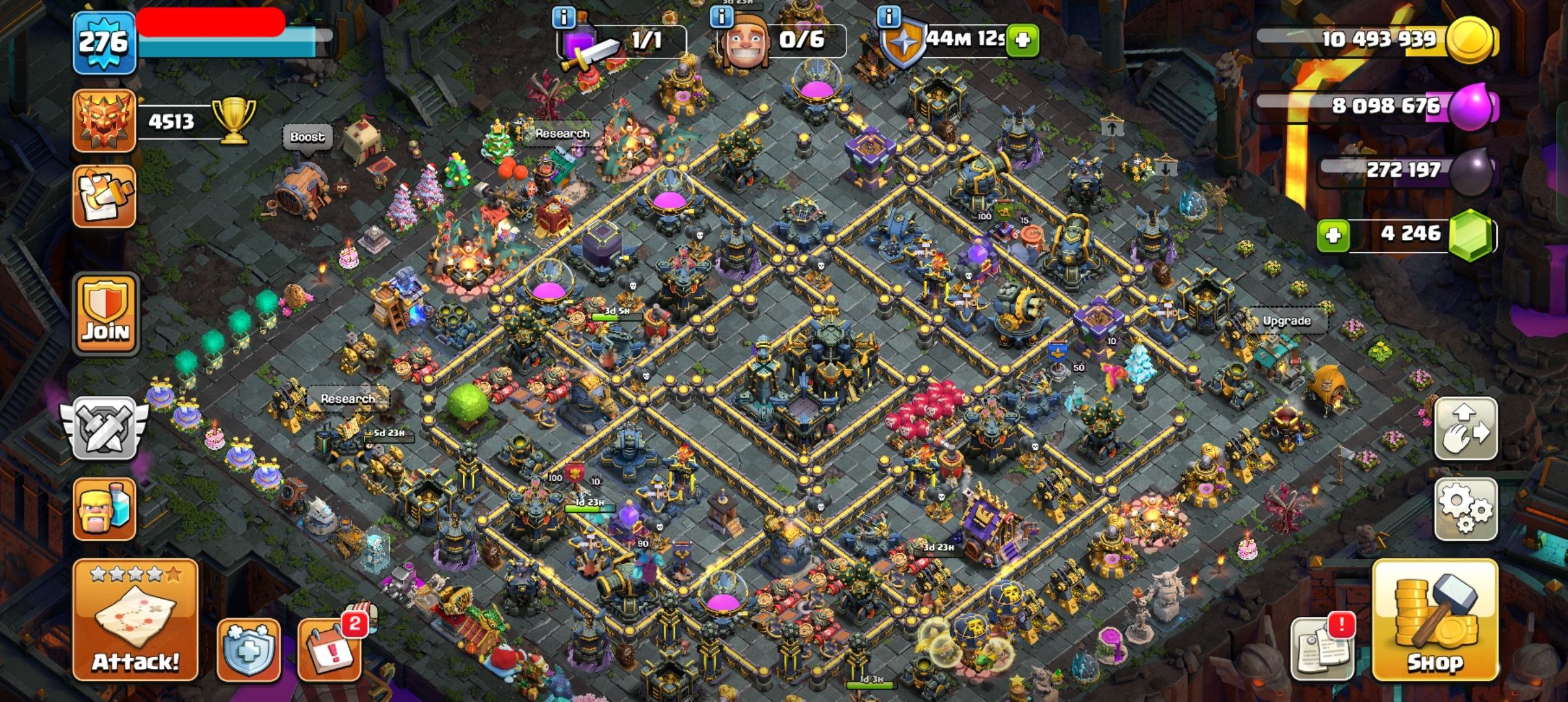Tap the Boost bubble above the barrel
Viewport: 1568px width, 702px height.
307,137
